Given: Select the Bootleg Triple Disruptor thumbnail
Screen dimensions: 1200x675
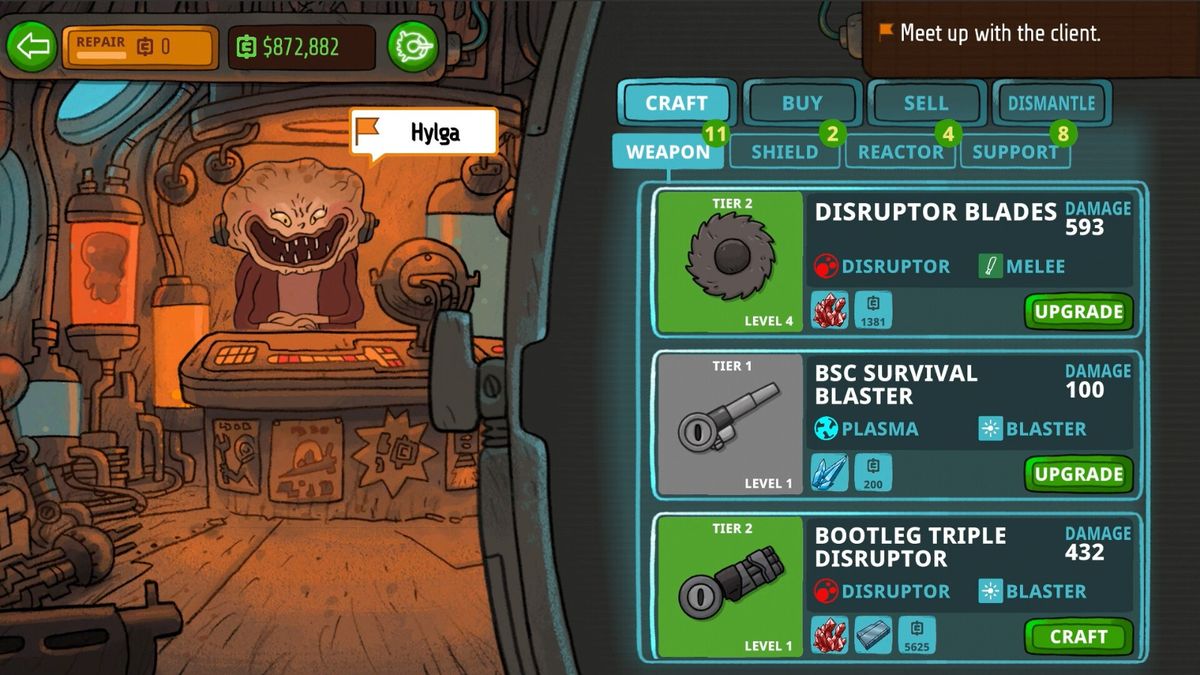Looking at the screenshot, I should point(730,586).
